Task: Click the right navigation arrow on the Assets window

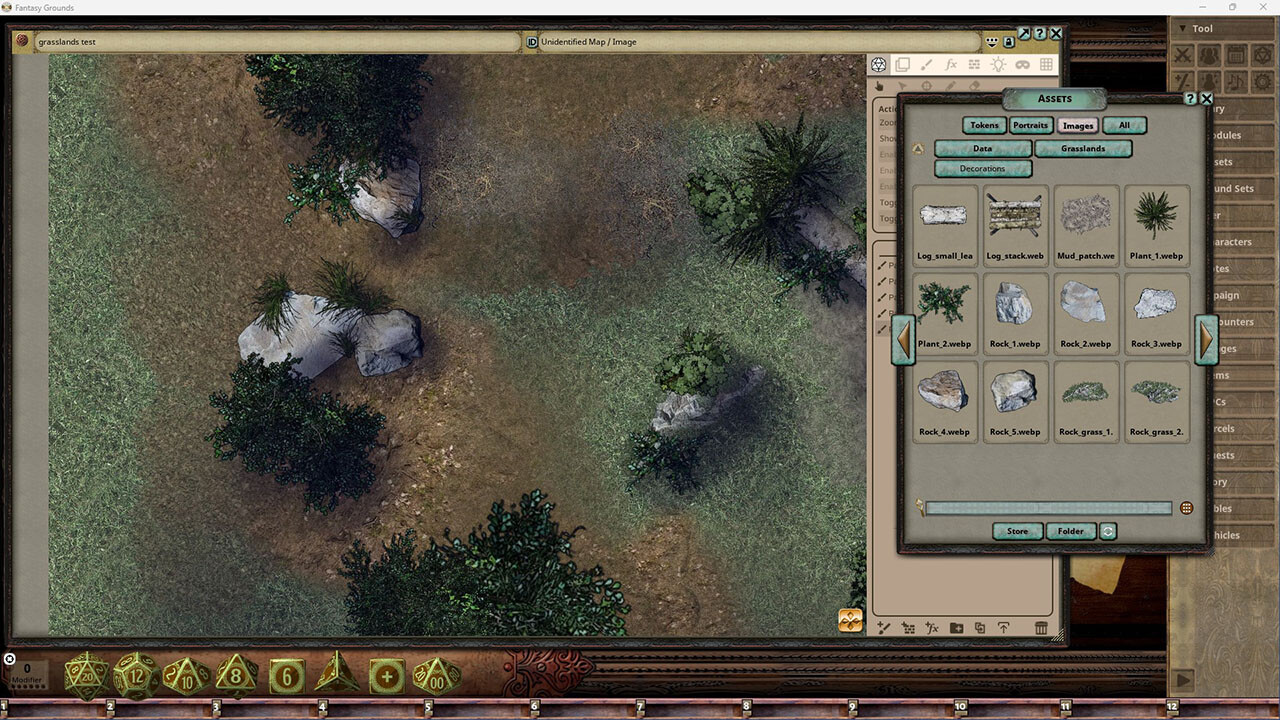Action: click(x=1207, y=340)
